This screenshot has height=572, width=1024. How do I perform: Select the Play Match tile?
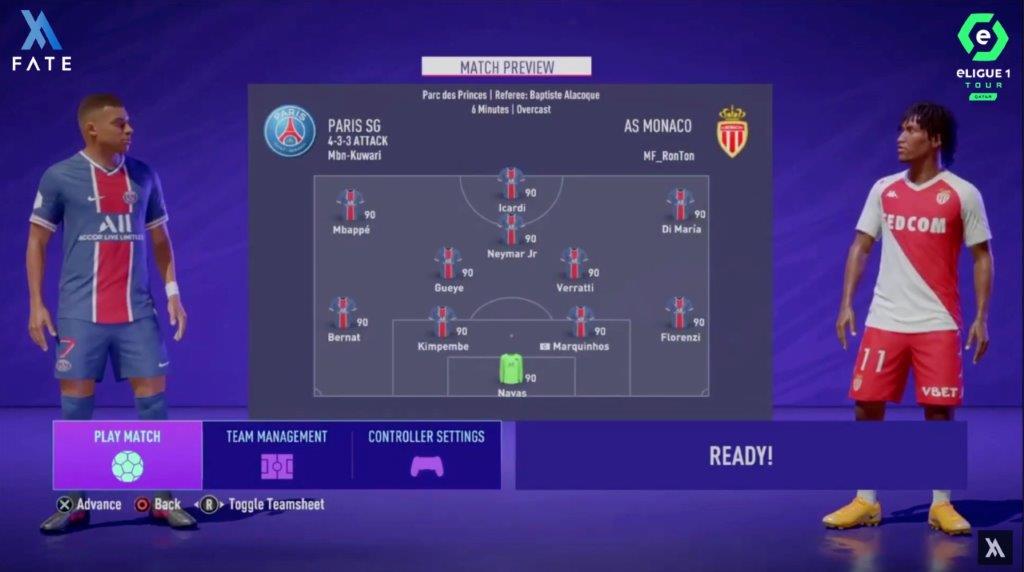[127, 455]
